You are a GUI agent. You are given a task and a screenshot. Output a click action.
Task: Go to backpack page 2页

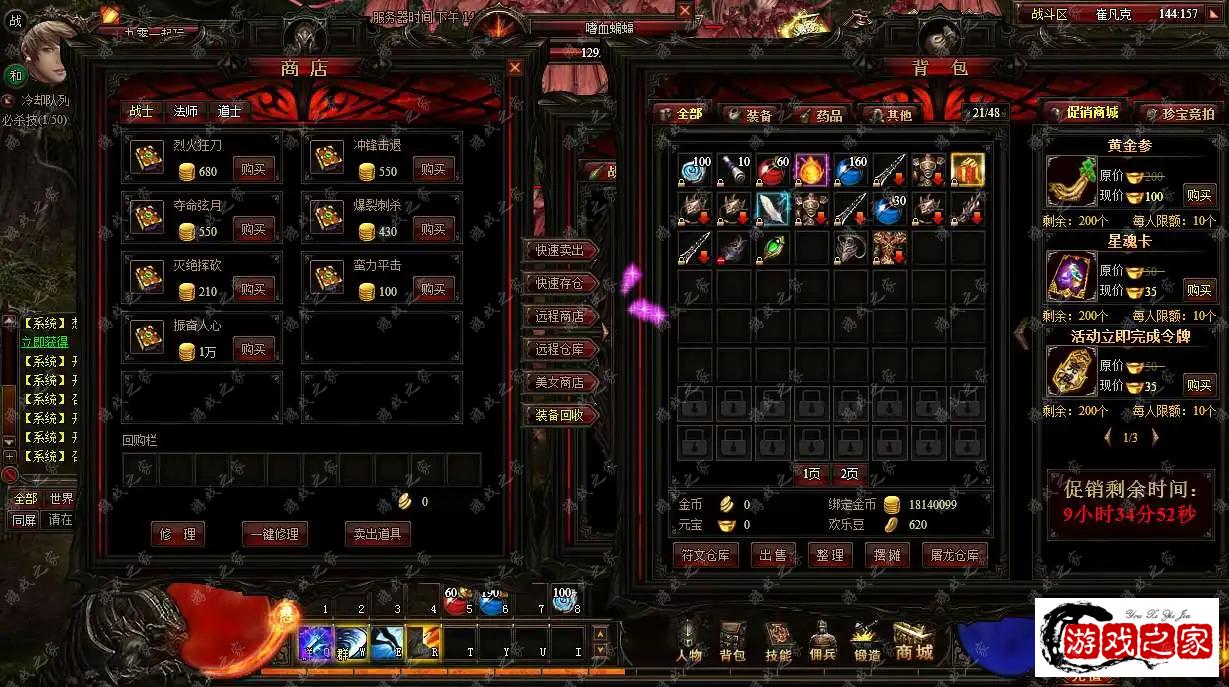pos(849,474)
